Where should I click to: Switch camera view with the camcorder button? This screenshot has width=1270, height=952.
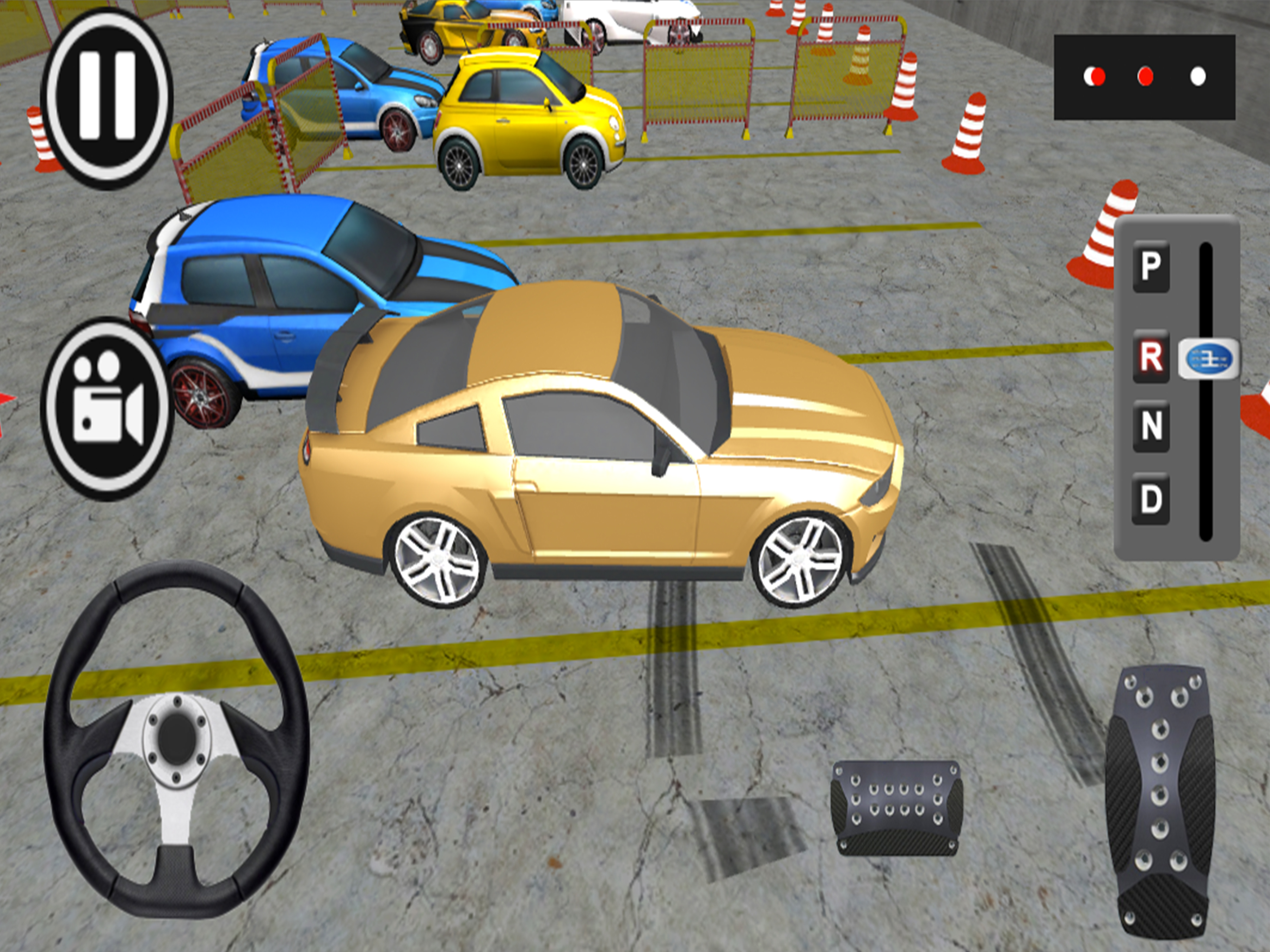(107, 408)
